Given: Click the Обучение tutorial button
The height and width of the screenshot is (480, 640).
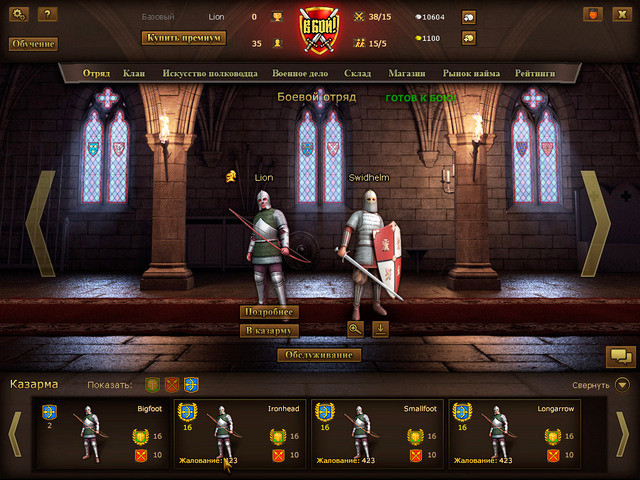Looking at the screenshot, I should (33, 44).
